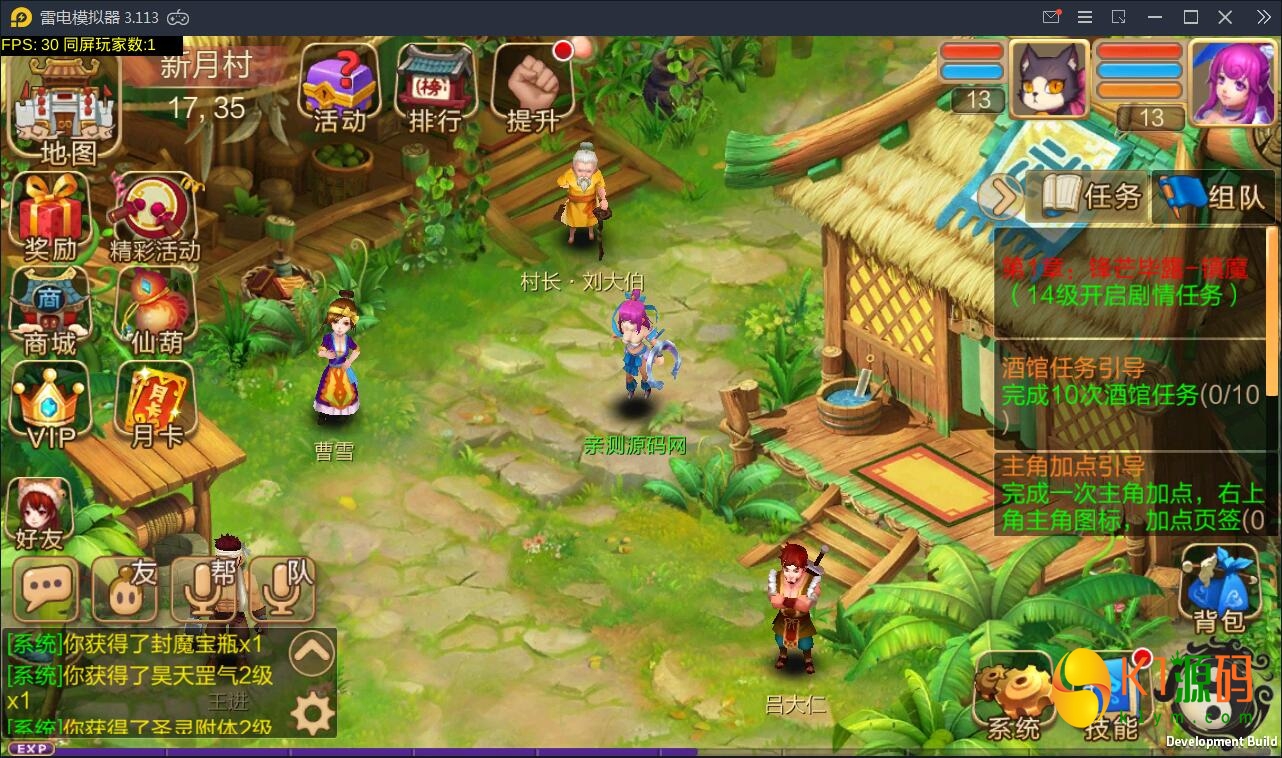This screenshot has width=1282, height=758.
Task: Open the 好友 friends list
Action: coord(40,512)
